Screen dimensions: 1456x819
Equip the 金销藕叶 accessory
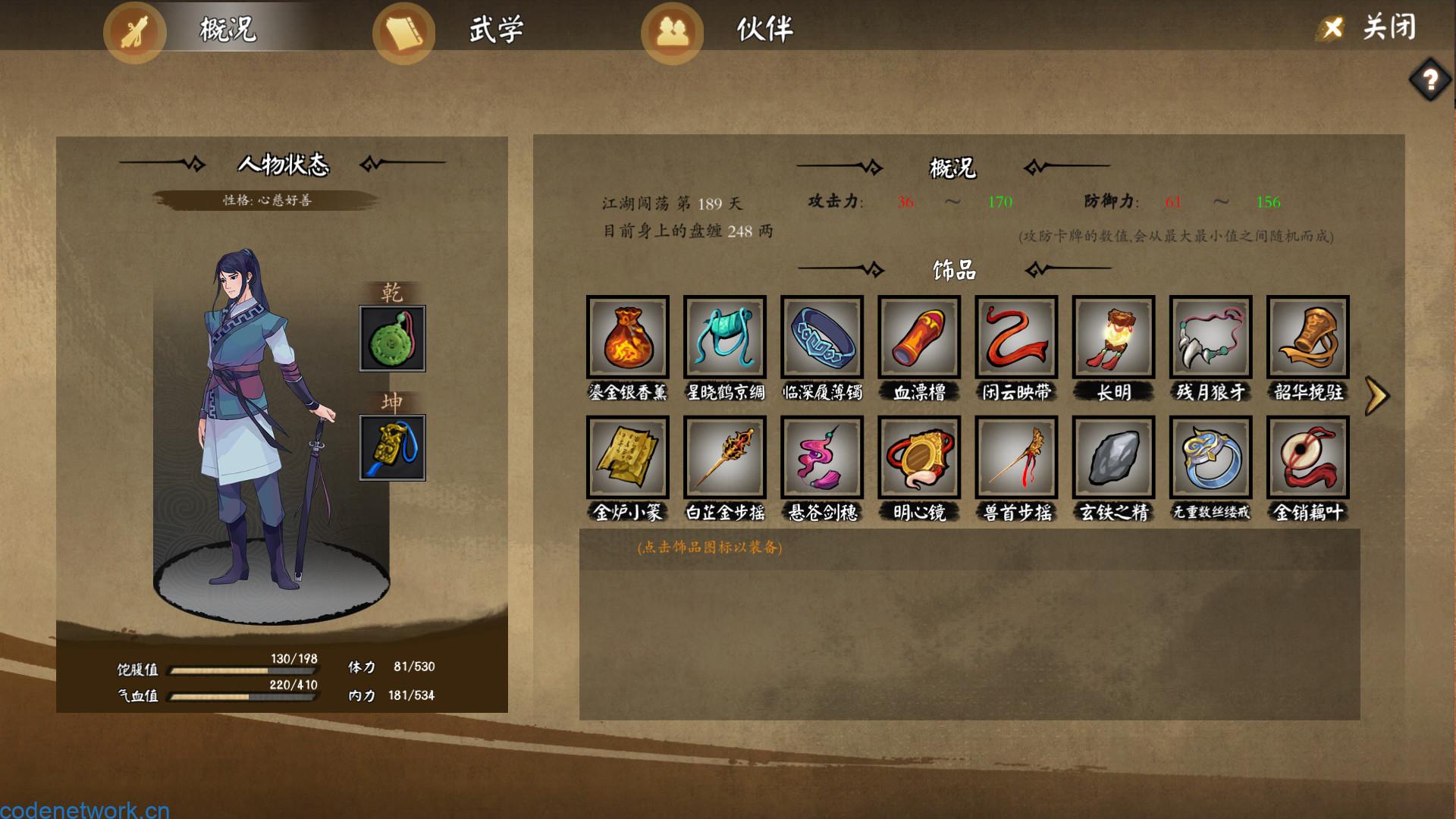1307,457
